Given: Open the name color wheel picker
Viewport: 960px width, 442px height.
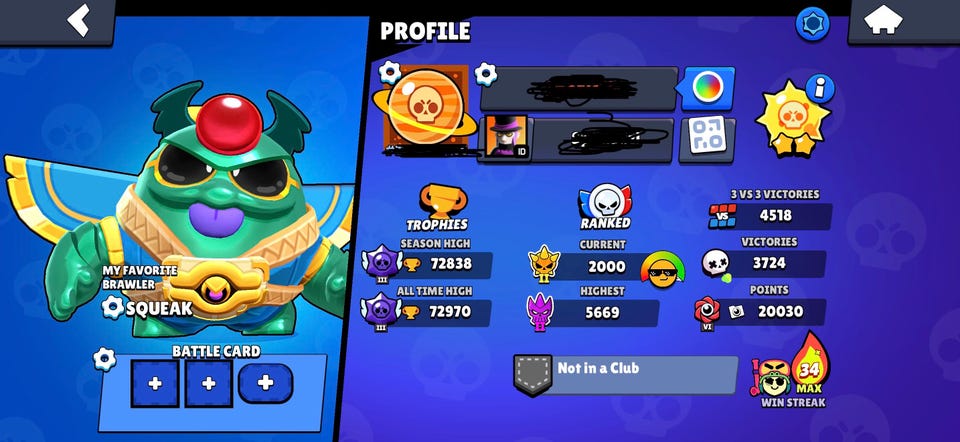Looking at the screenshot, I should coord(708,88).
